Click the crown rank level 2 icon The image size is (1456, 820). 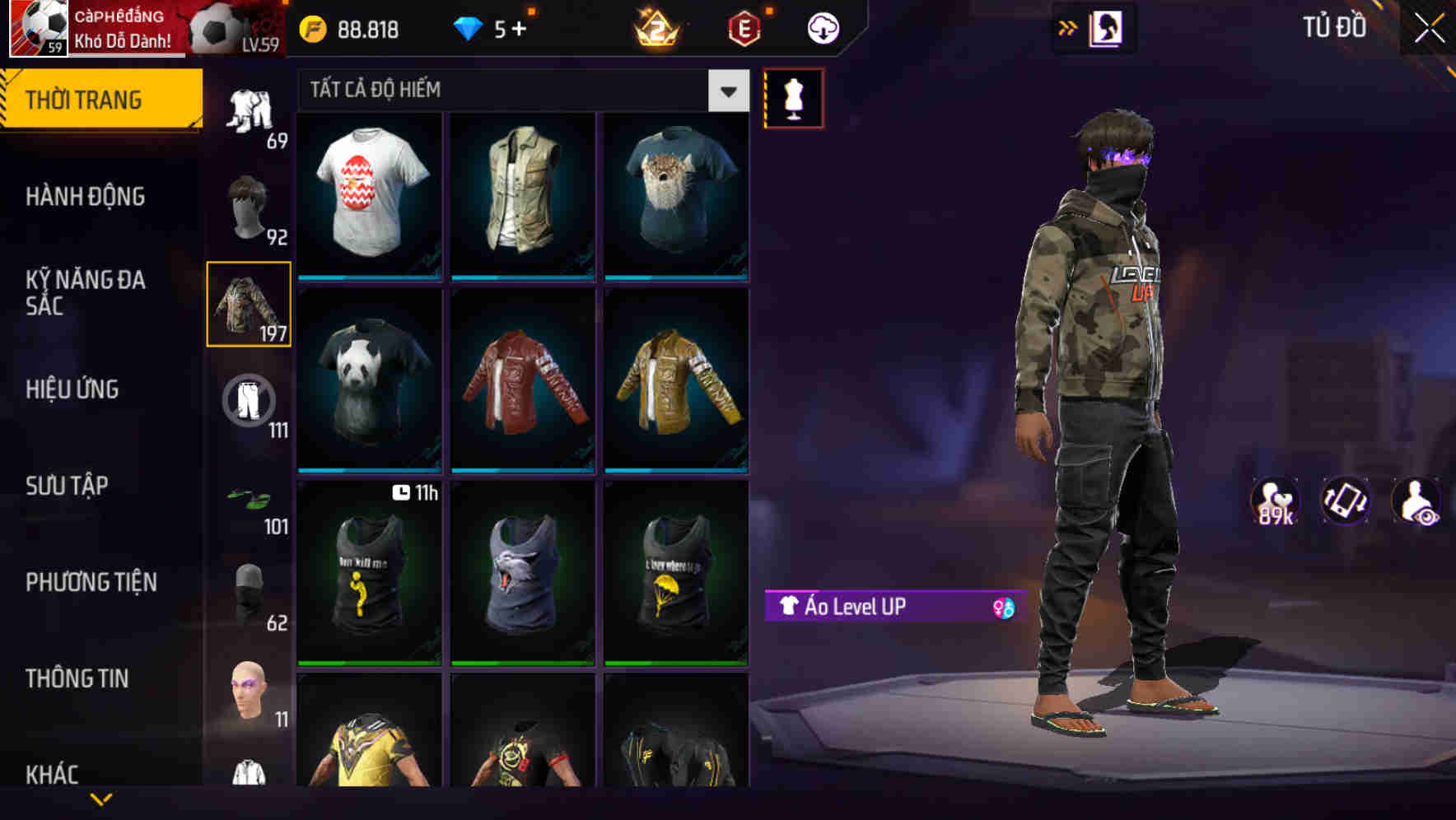click(655, 27)
